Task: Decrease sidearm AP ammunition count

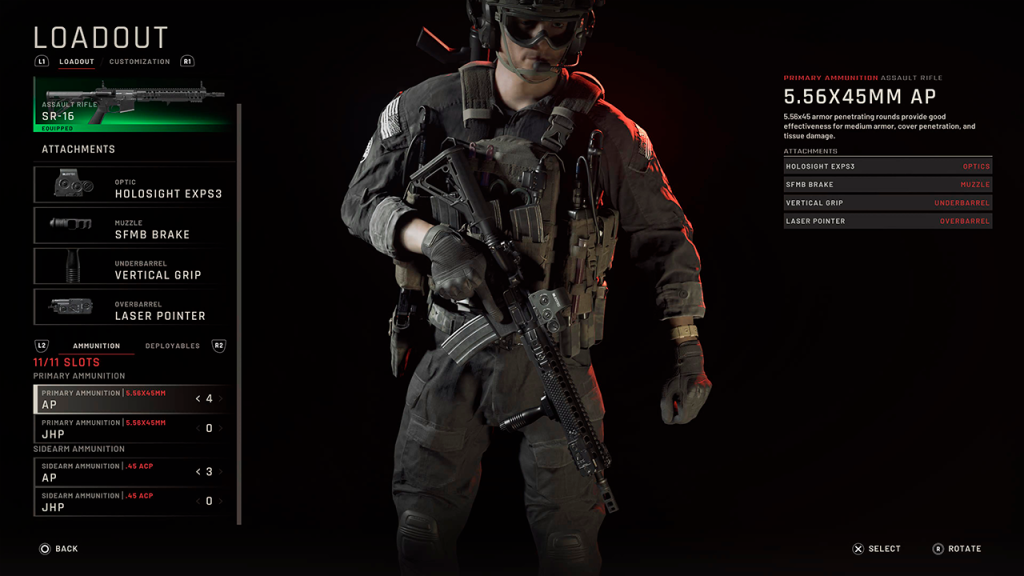Action: 198,472
